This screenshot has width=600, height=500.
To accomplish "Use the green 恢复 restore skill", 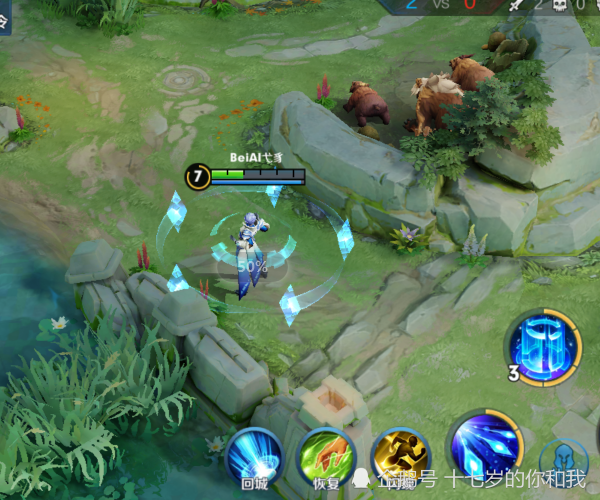I will tap(325, 458).
